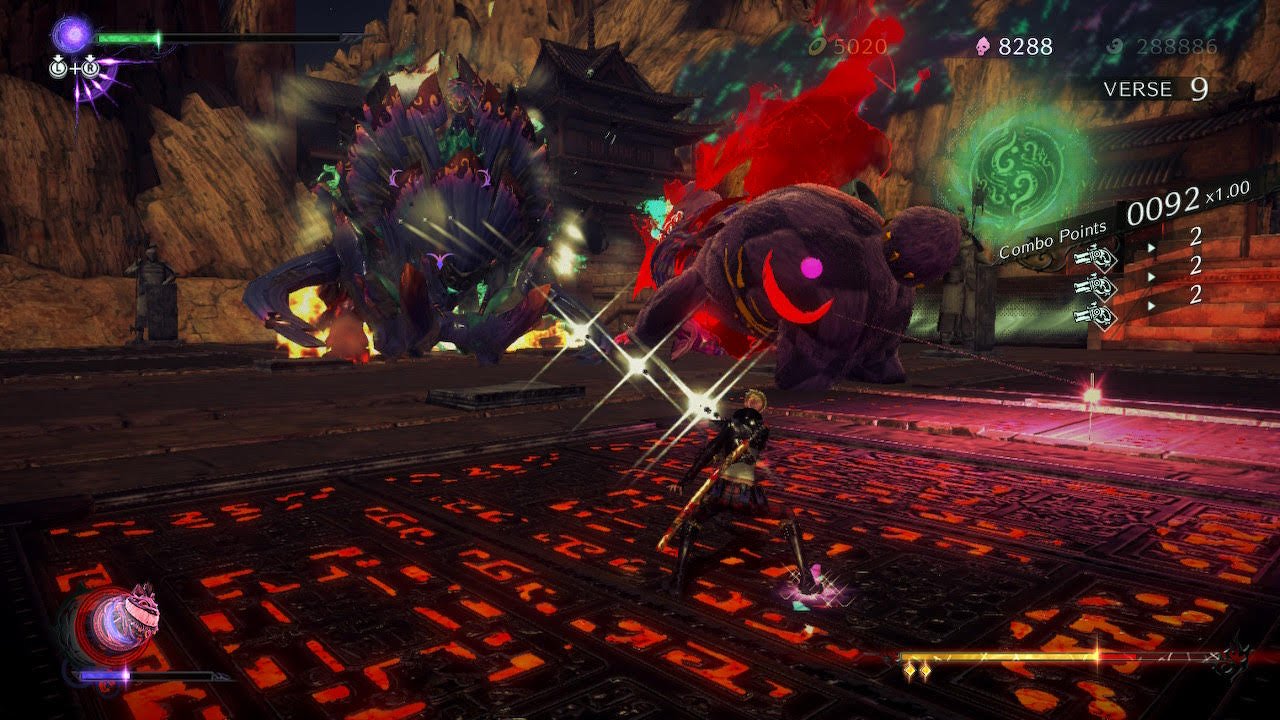Expand the arrow next to the second combo count
1280x720 pixels.
[x=1152, y=276]
